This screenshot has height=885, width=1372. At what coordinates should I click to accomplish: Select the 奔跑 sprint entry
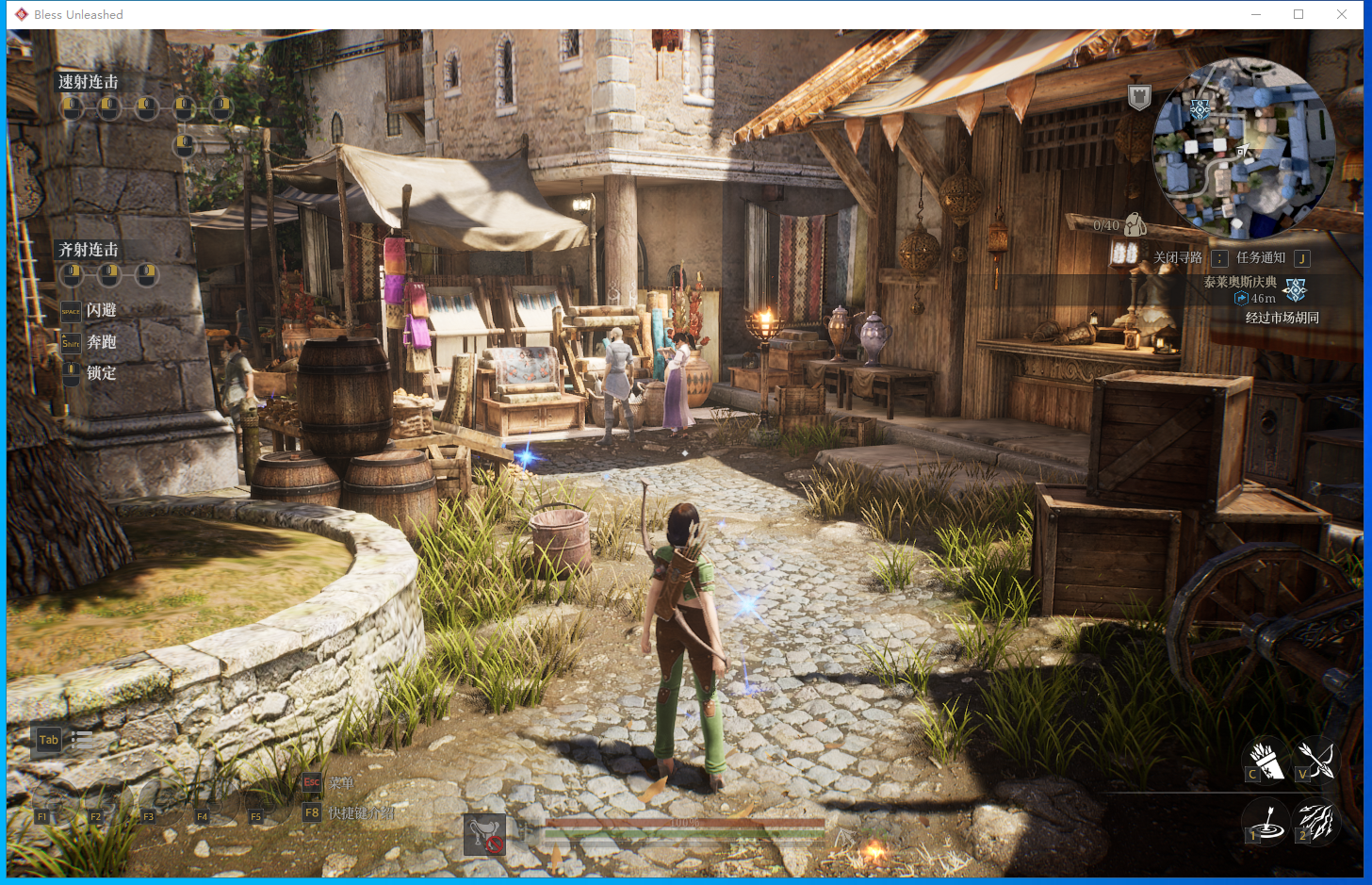(101, 342)
